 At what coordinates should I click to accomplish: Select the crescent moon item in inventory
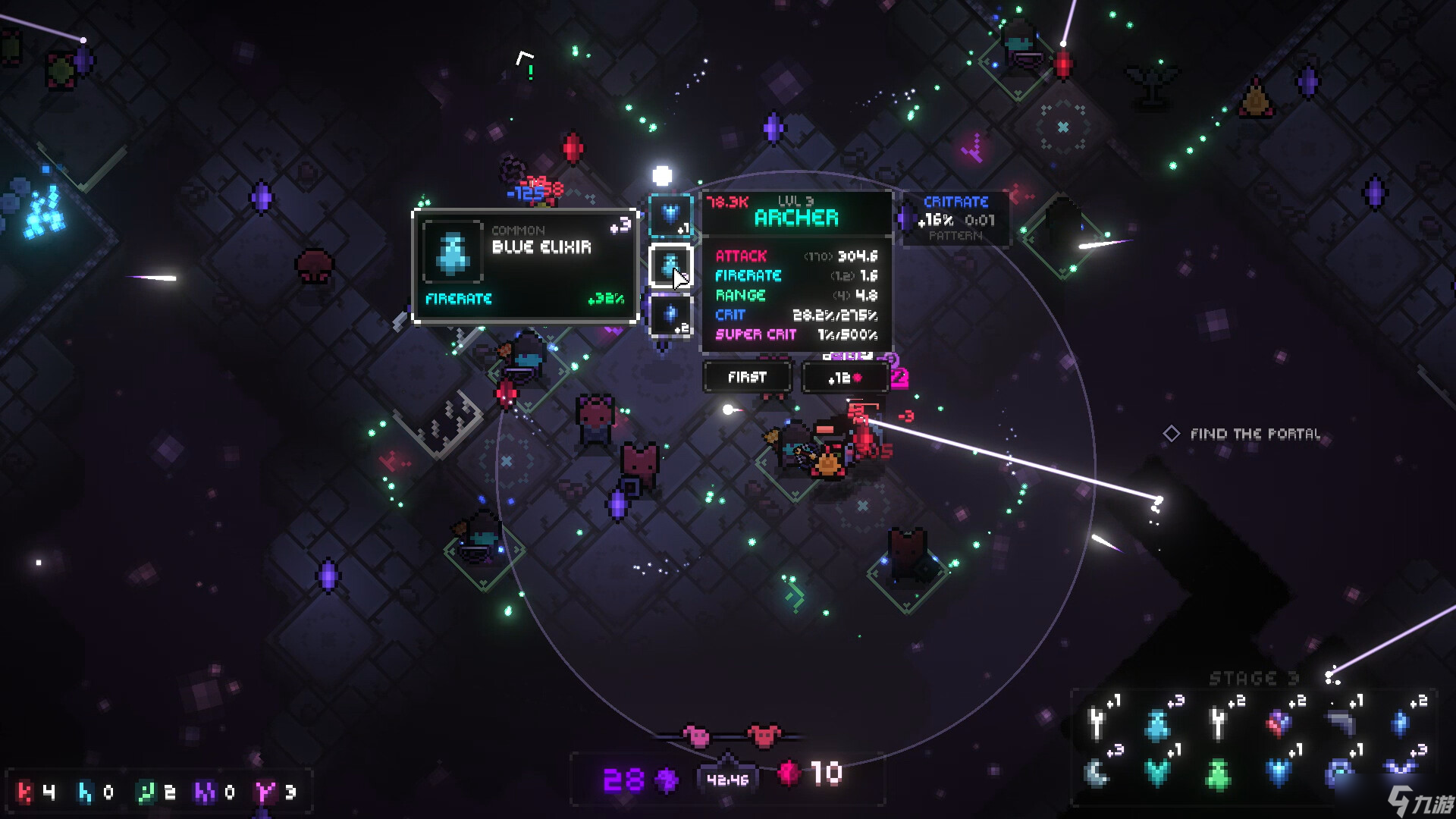tap(1097, 773)
